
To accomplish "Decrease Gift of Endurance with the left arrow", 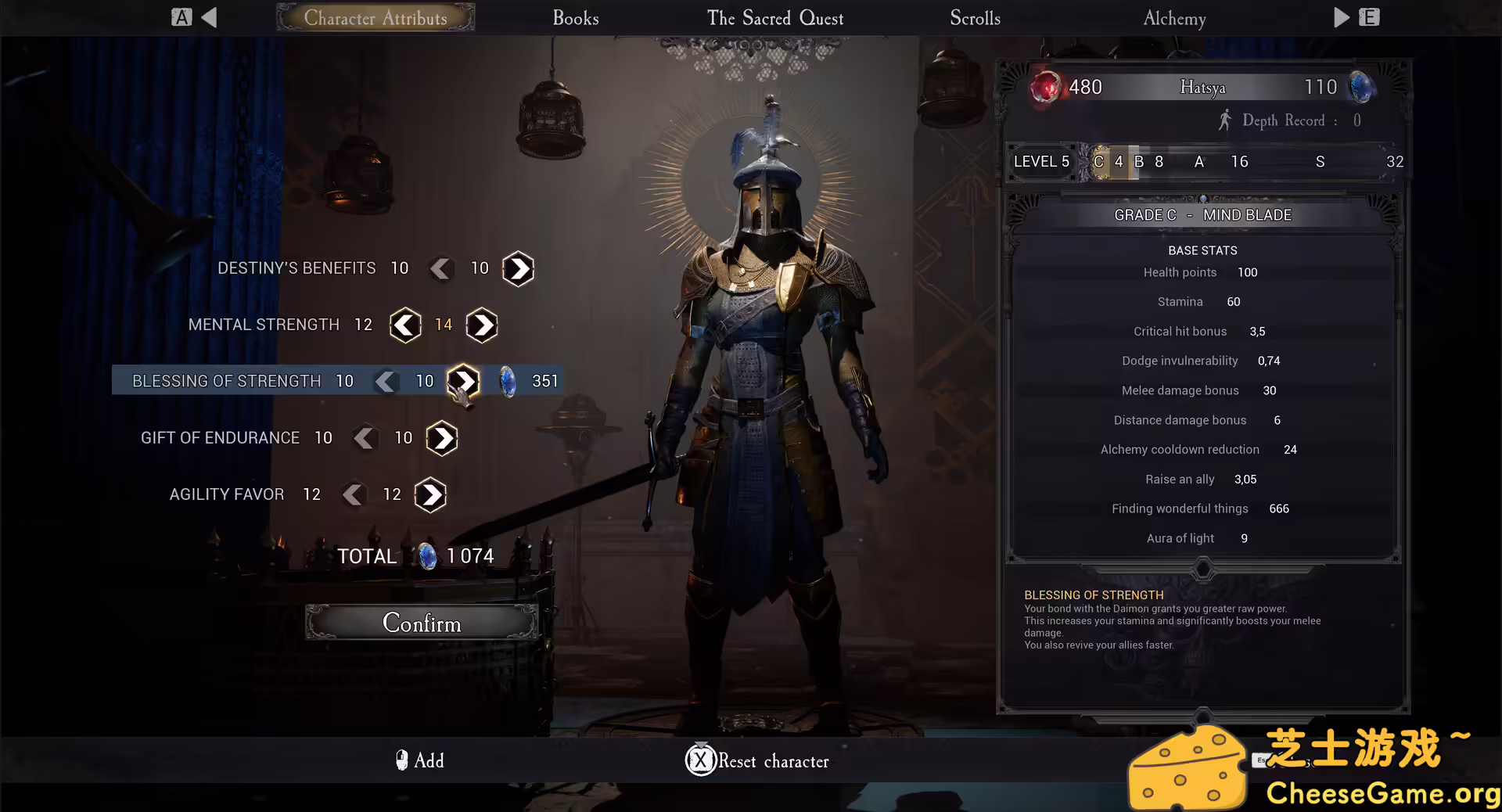I will coord(365,438).
